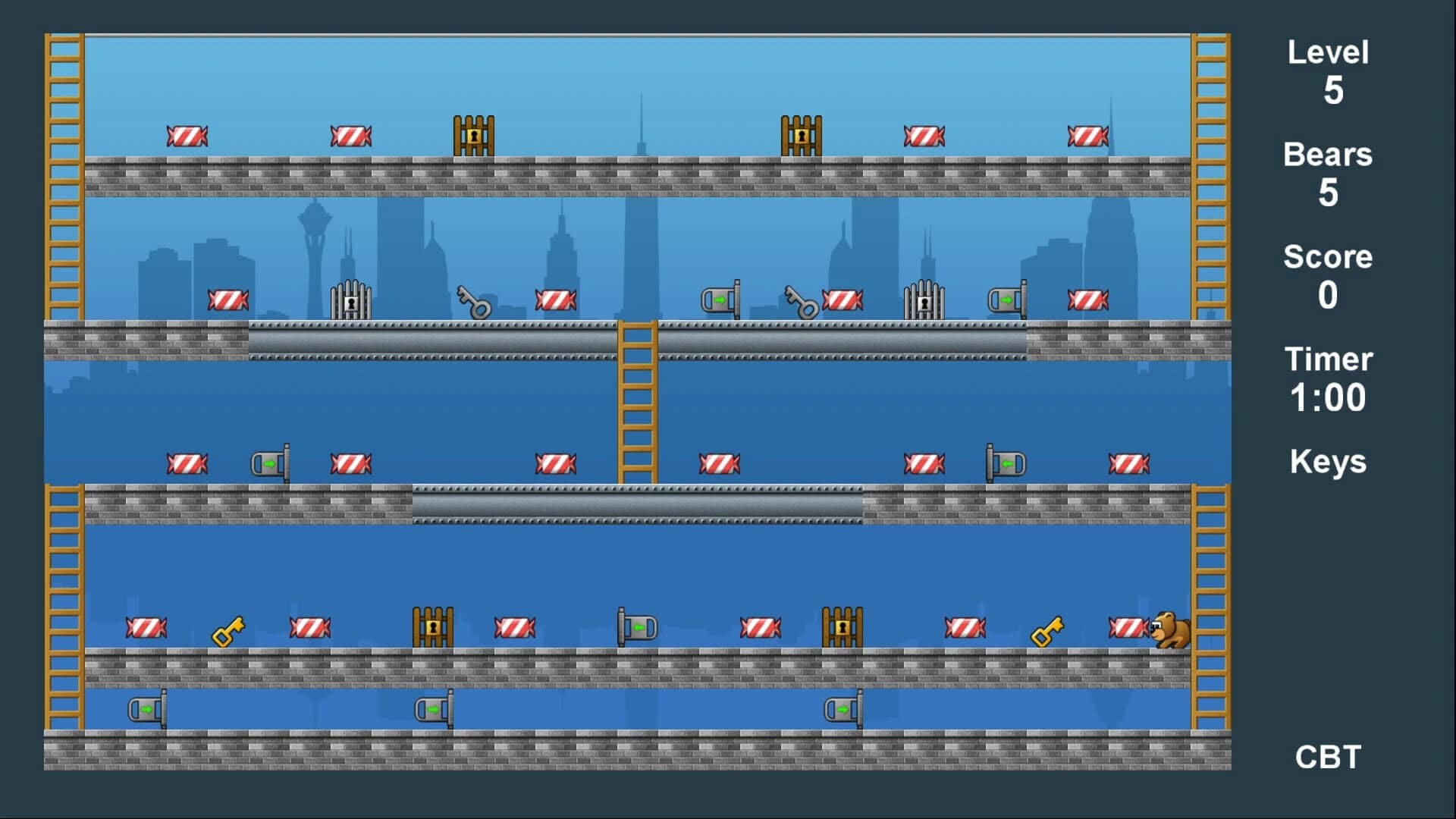Unlock the silver gate on the second platform
Screen dimensions: 1456x819
tap(350, 299)
